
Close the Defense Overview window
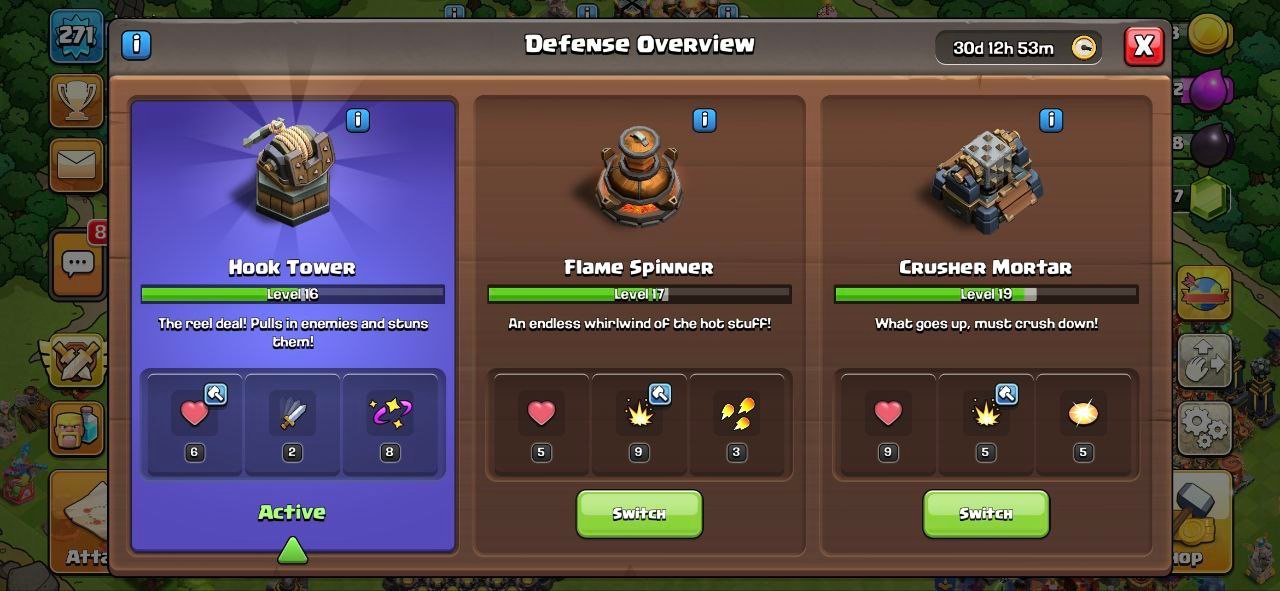[1143, 46]
